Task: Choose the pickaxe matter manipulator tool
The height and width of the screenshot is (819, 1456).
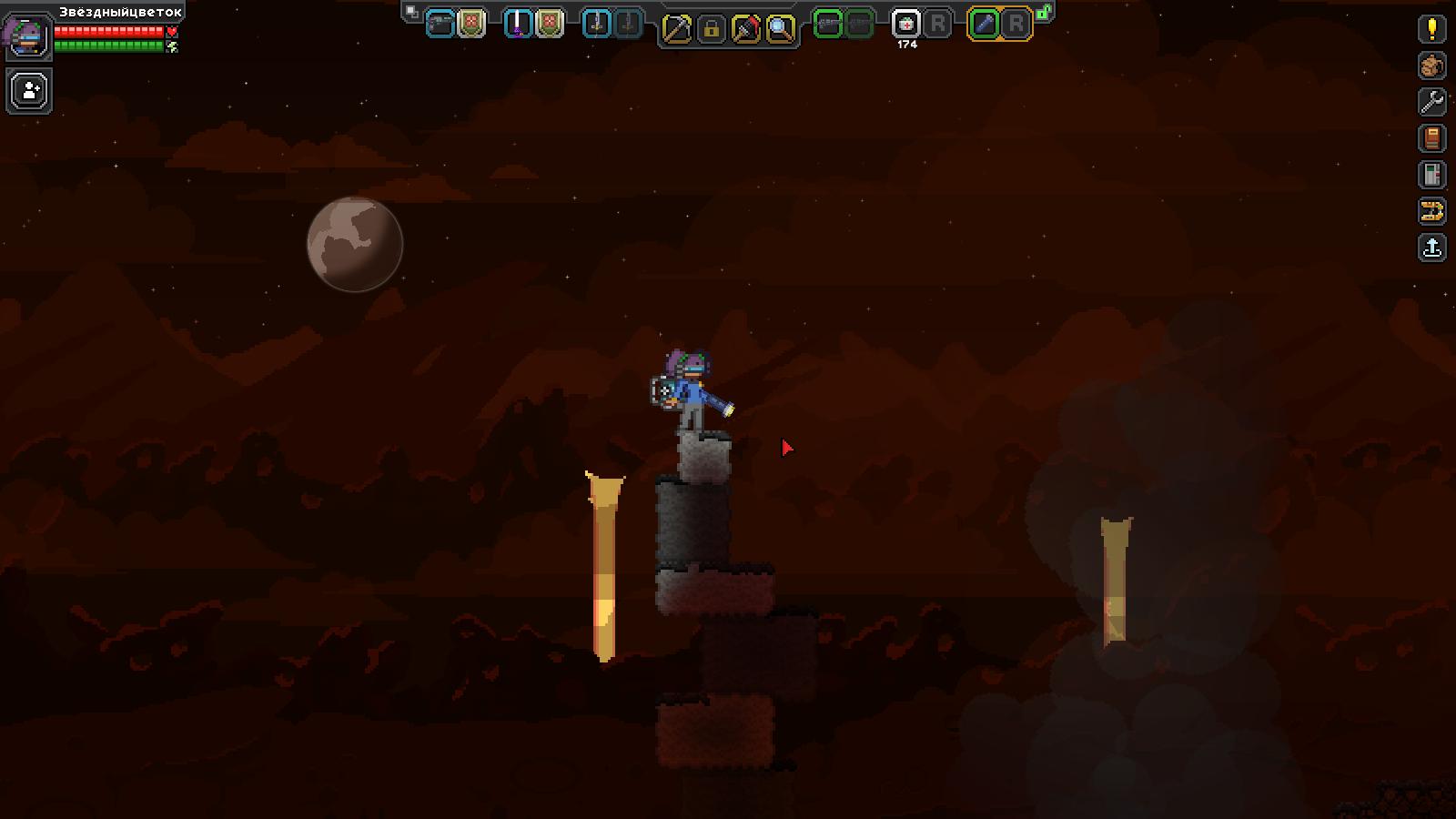Action: [x=676, y=29]
